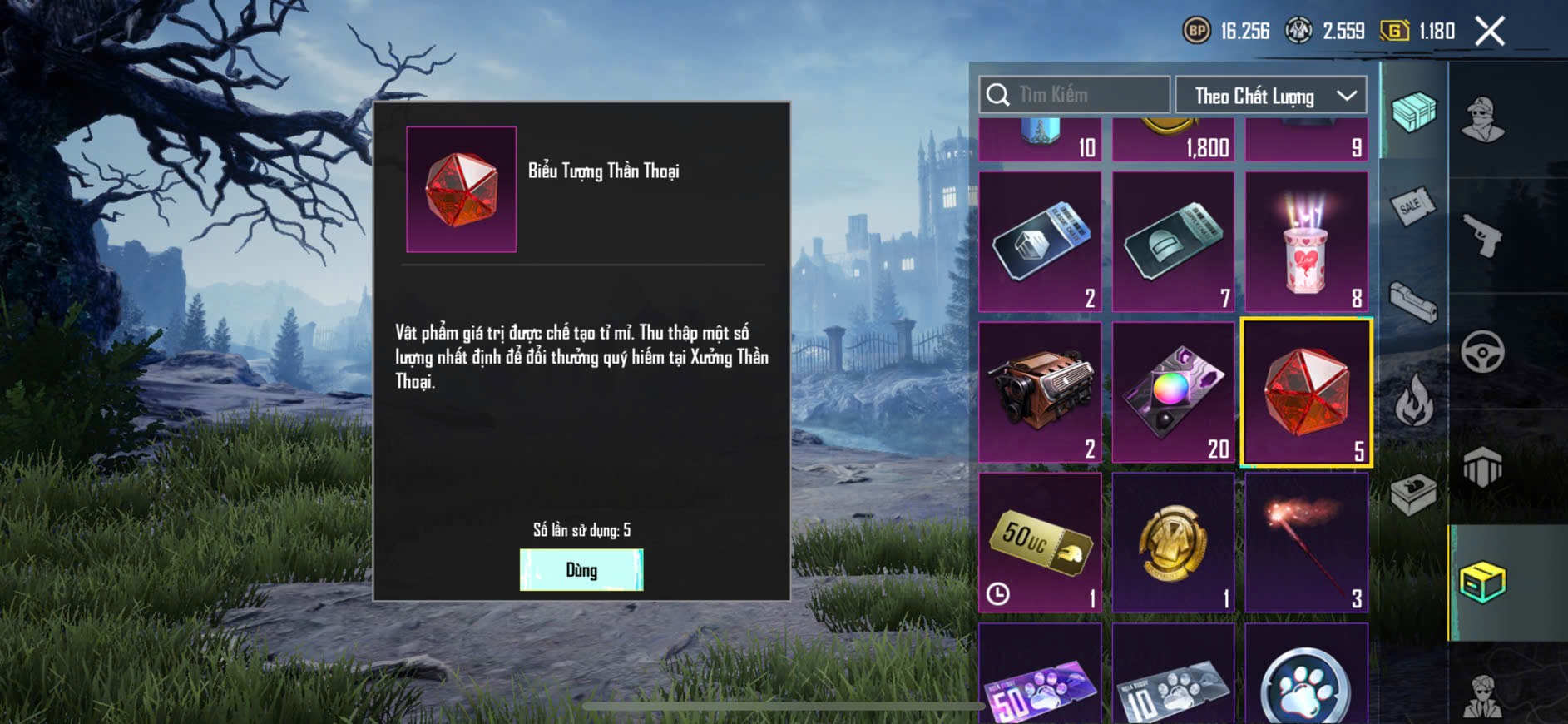Pick the rainbow paint card slot

tap(1173, 392)
